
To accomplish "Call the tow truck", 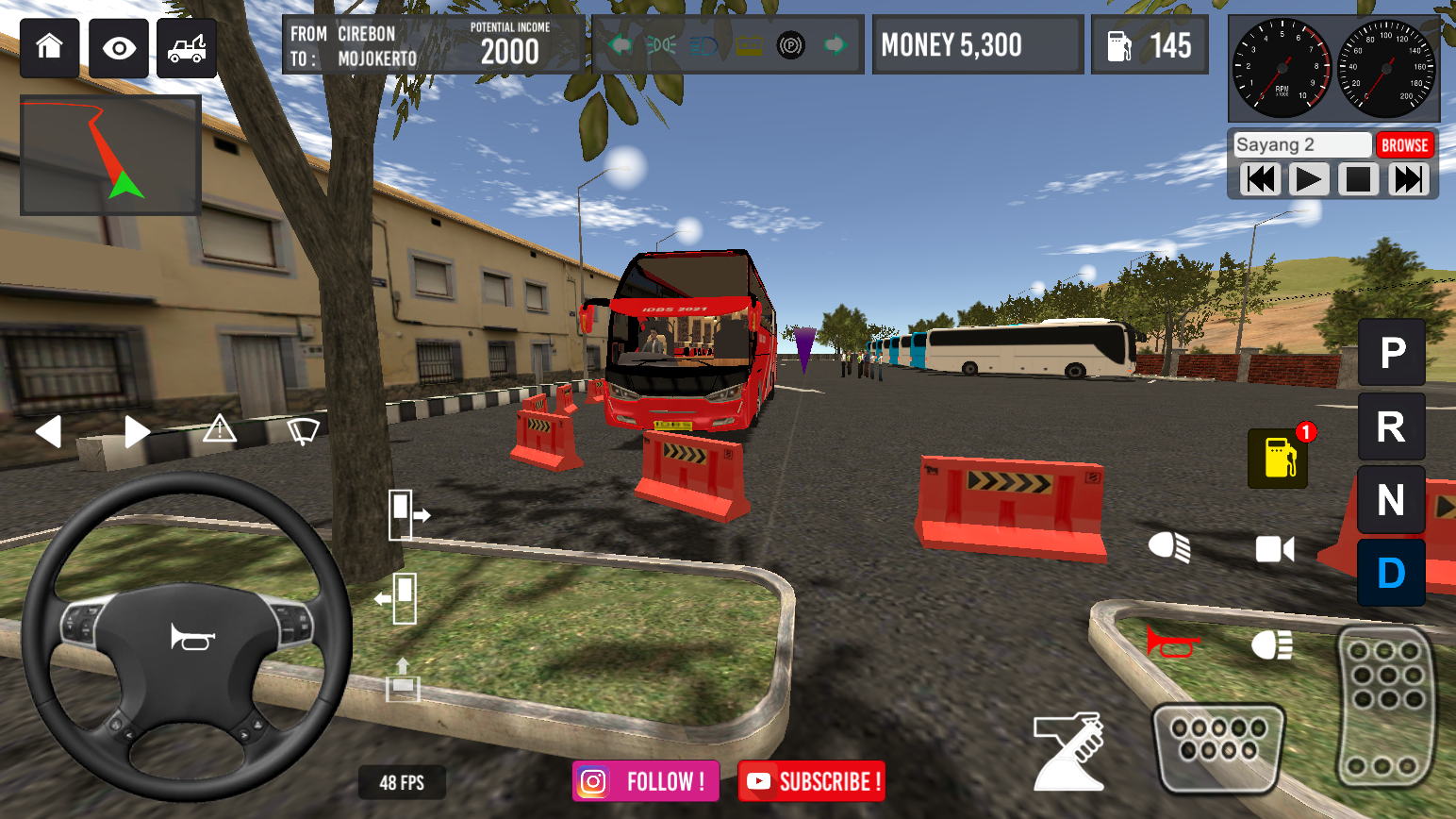I will 186,47.
